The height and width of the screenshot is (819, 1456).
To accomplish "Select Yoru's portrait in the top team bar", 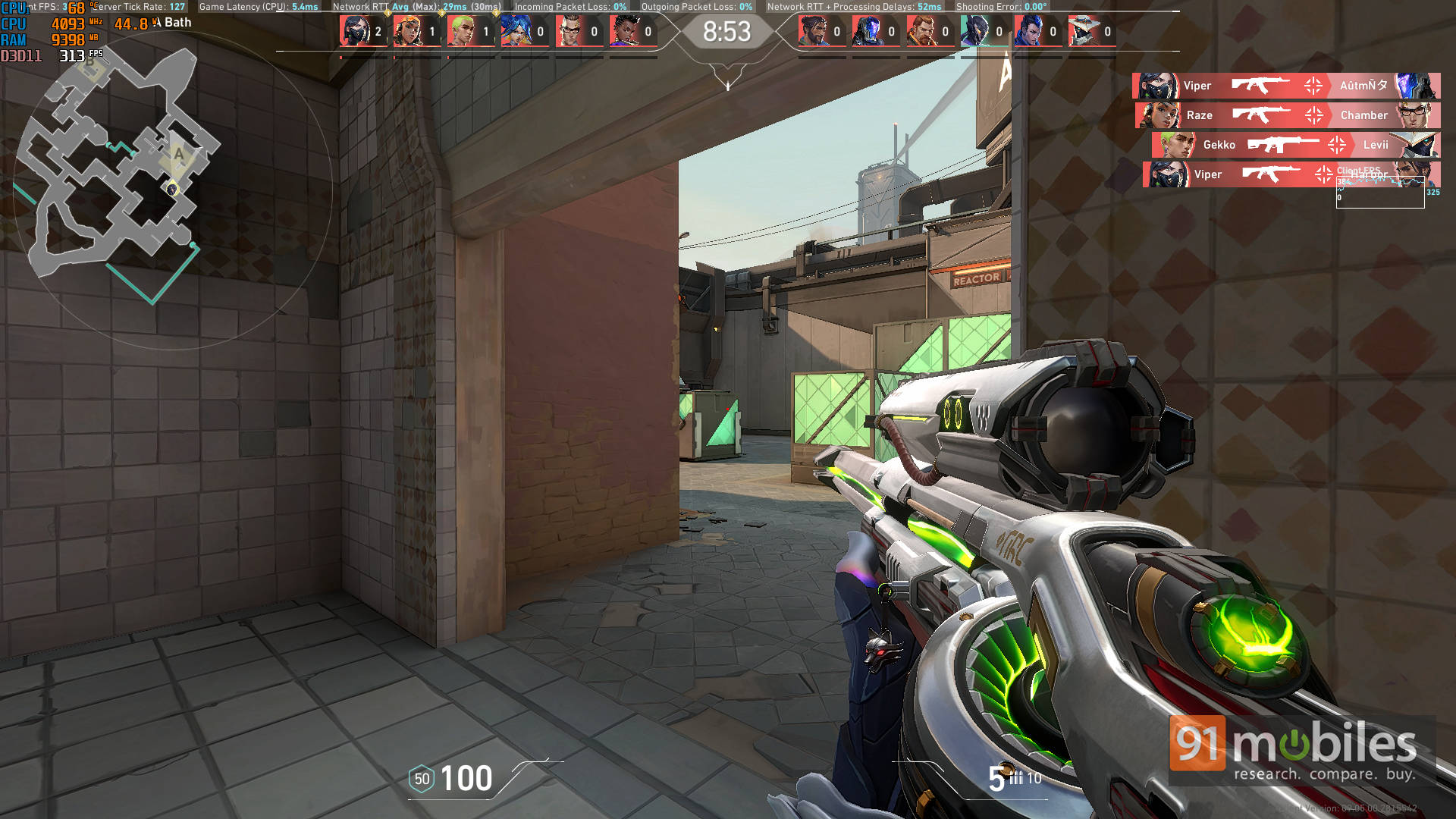I will (x=1029, y=32).
